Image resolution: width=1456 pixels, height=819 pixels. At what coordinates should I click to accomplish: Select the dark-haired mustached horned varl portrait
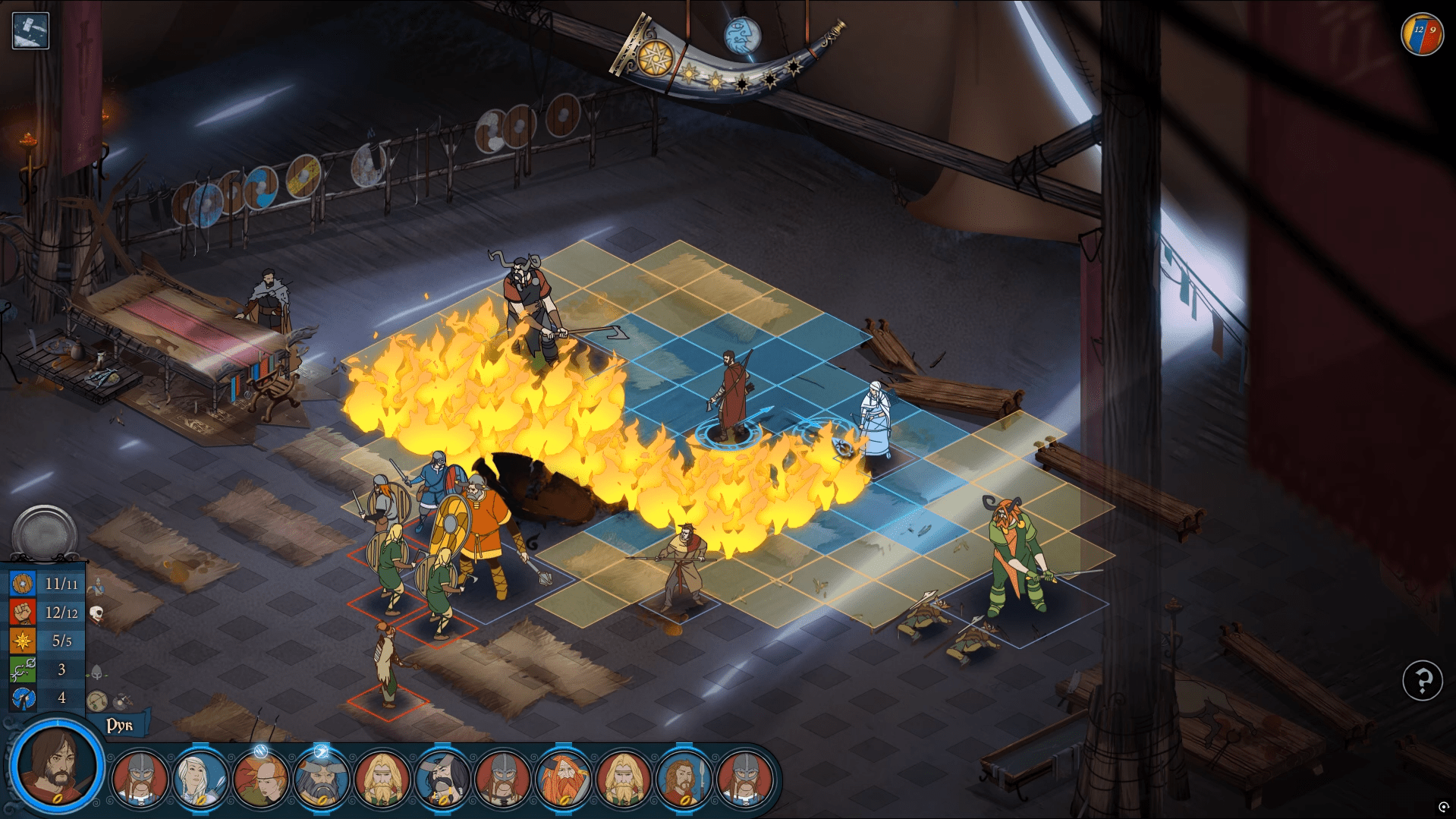click(x=442, y=778)
